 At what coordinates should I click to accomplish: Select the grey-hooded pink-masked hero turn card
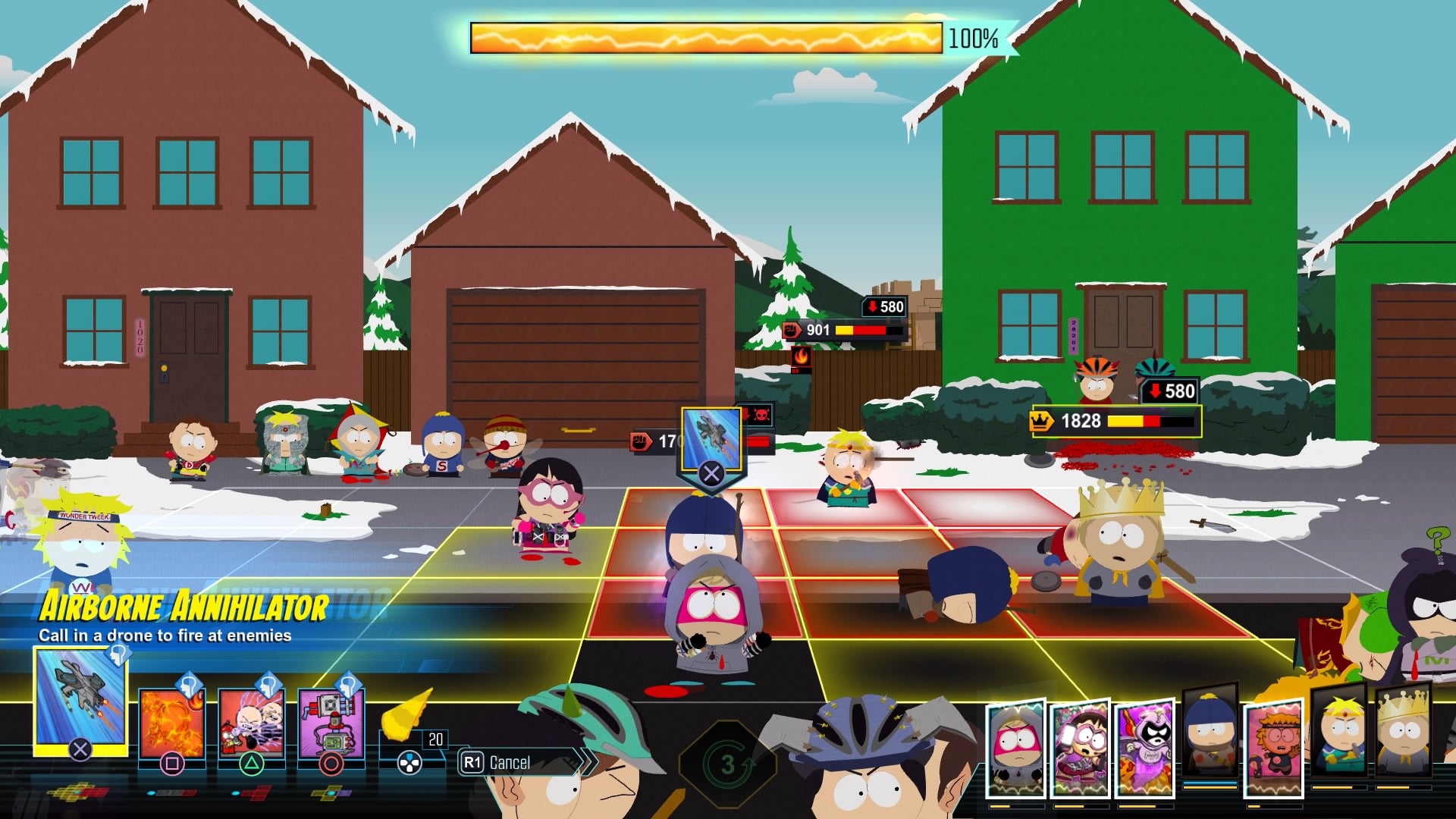(1015, 747)
